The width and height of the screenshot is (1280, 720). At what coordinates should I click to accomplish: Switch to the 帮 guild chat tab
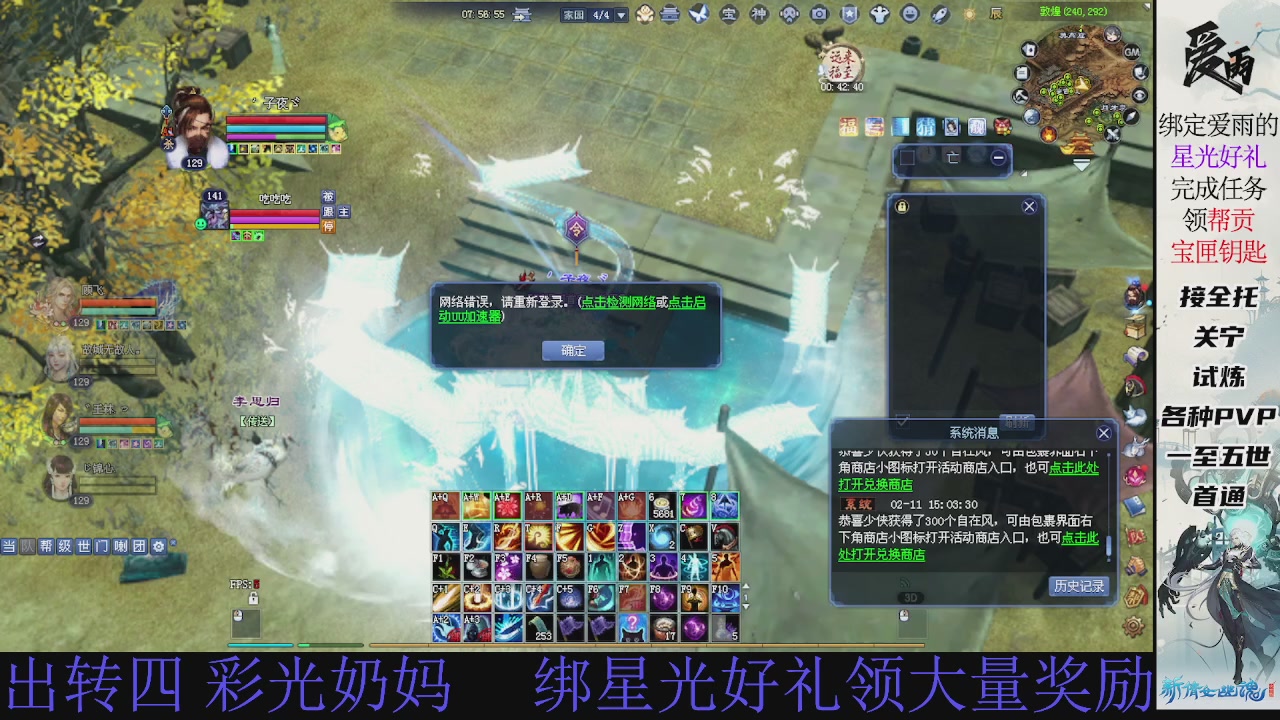coord(47,547)
